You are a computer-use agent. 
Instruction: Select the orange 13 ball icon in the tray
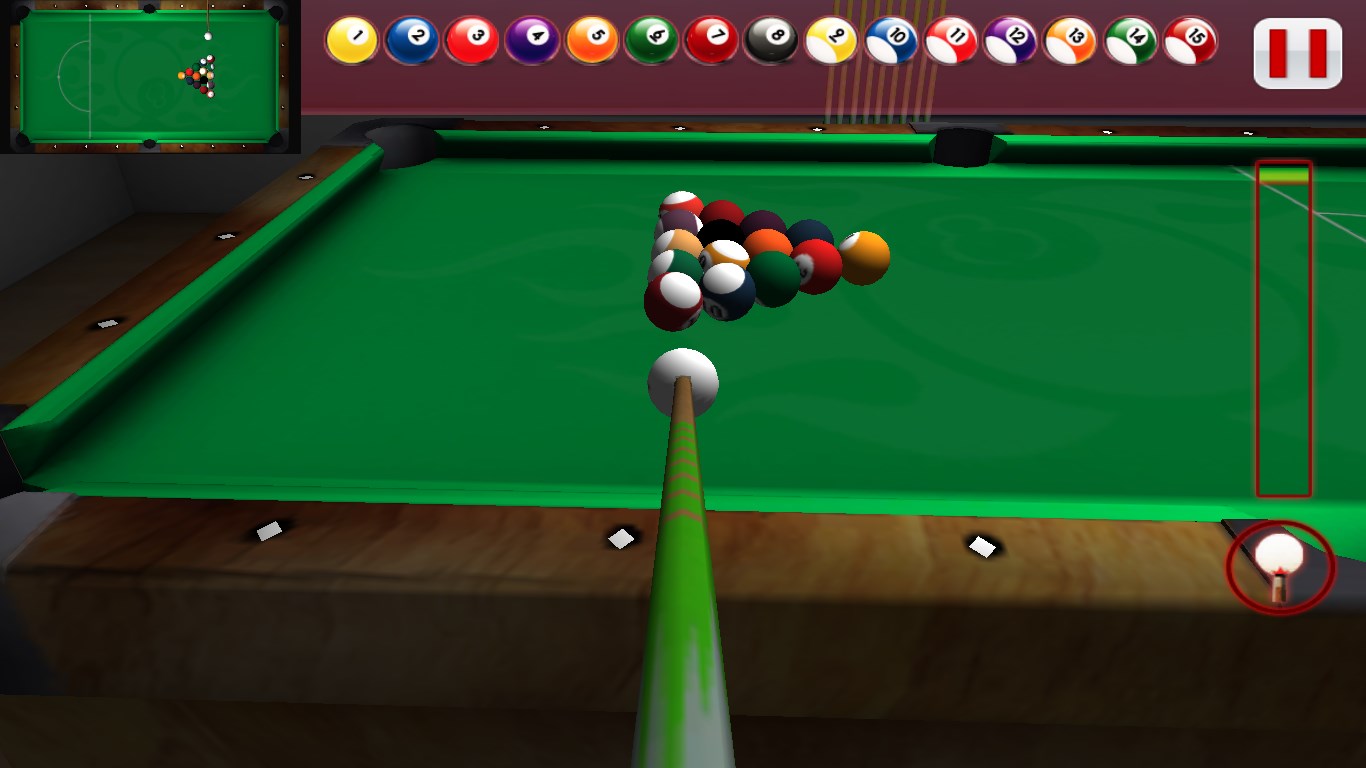[1070, 40]
